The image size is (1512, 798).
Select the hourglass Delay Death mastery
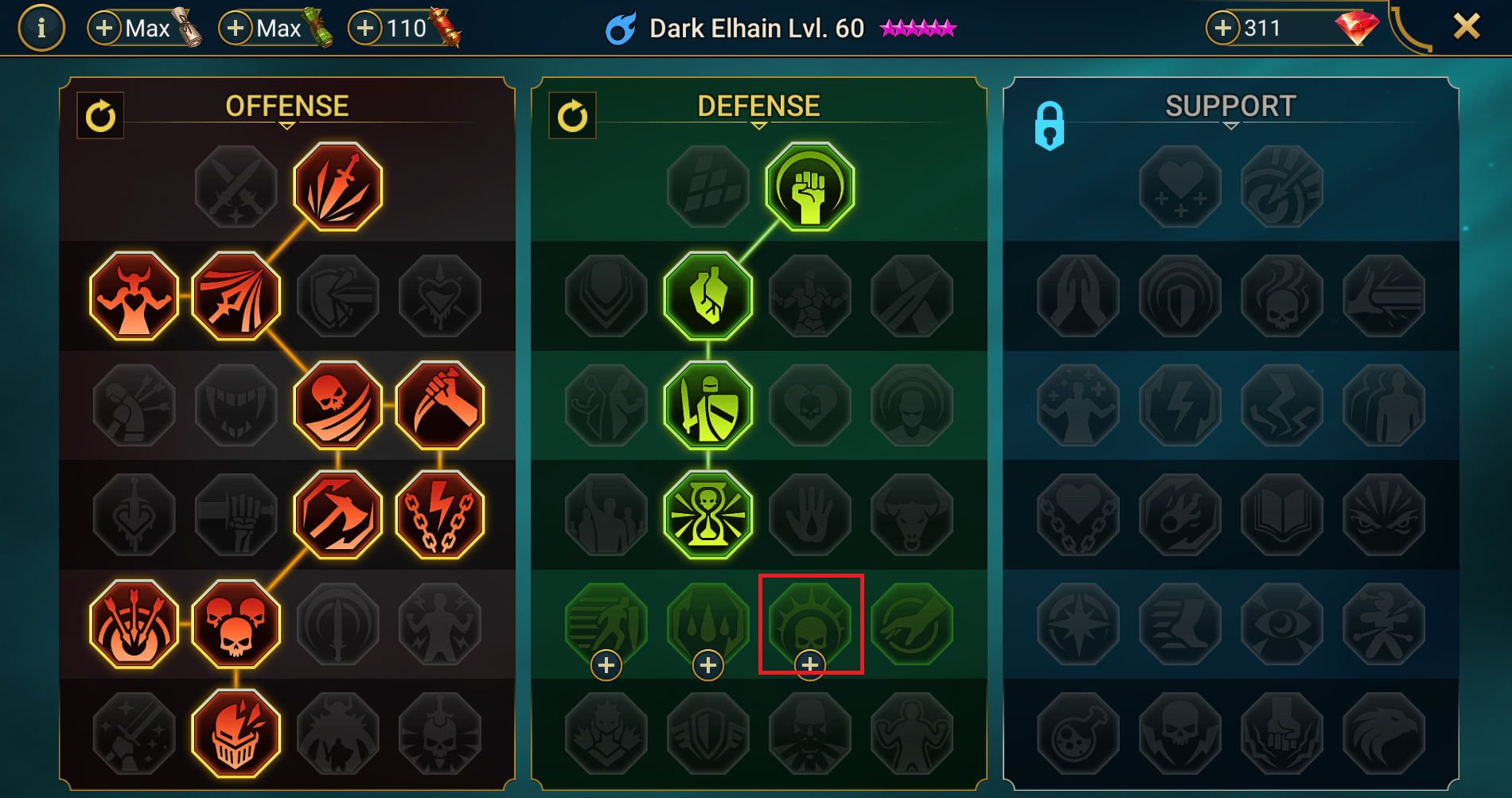pos(708,515)
